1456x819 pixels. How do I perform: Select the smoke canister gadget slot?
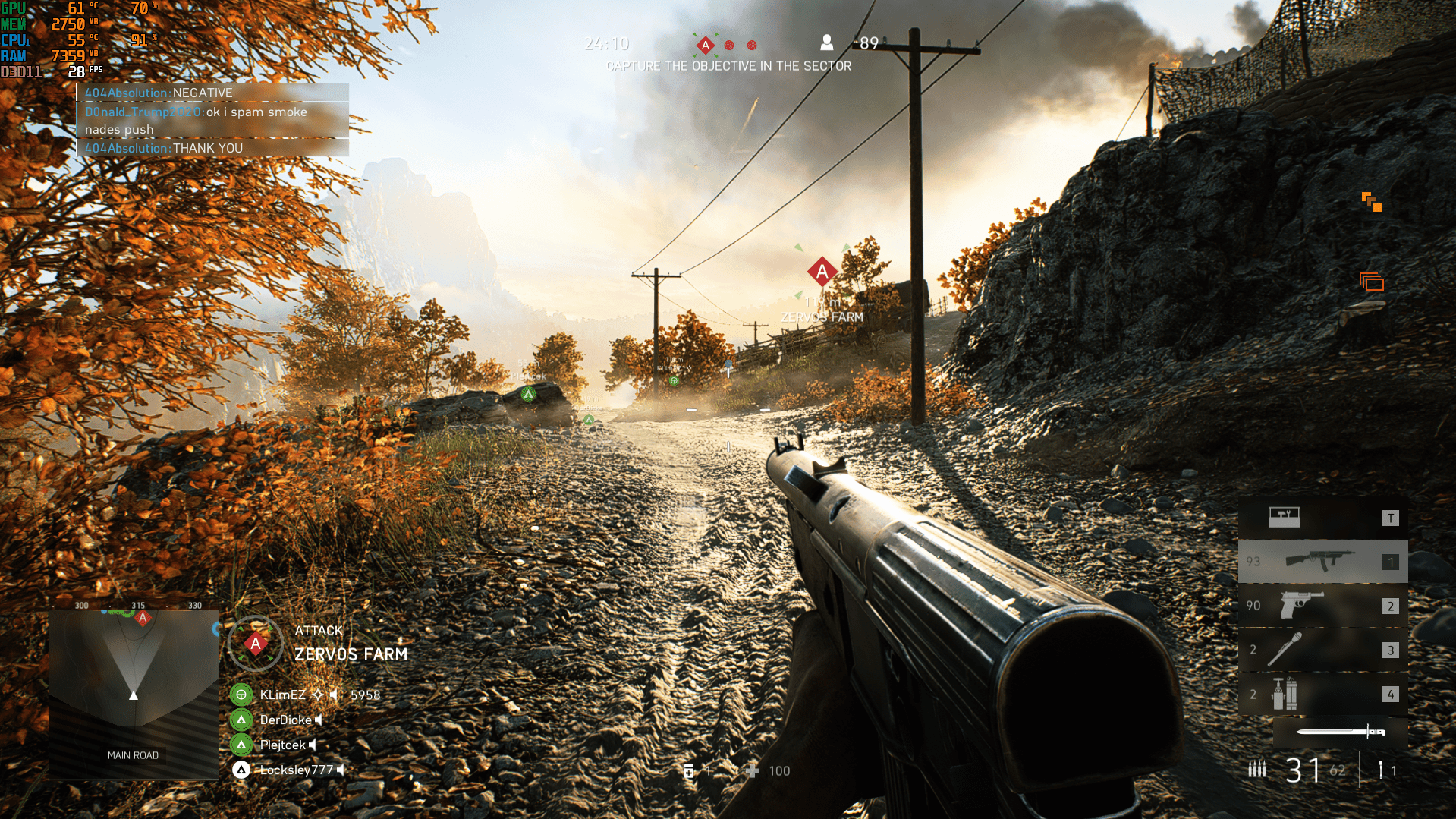pos(1322,694)
